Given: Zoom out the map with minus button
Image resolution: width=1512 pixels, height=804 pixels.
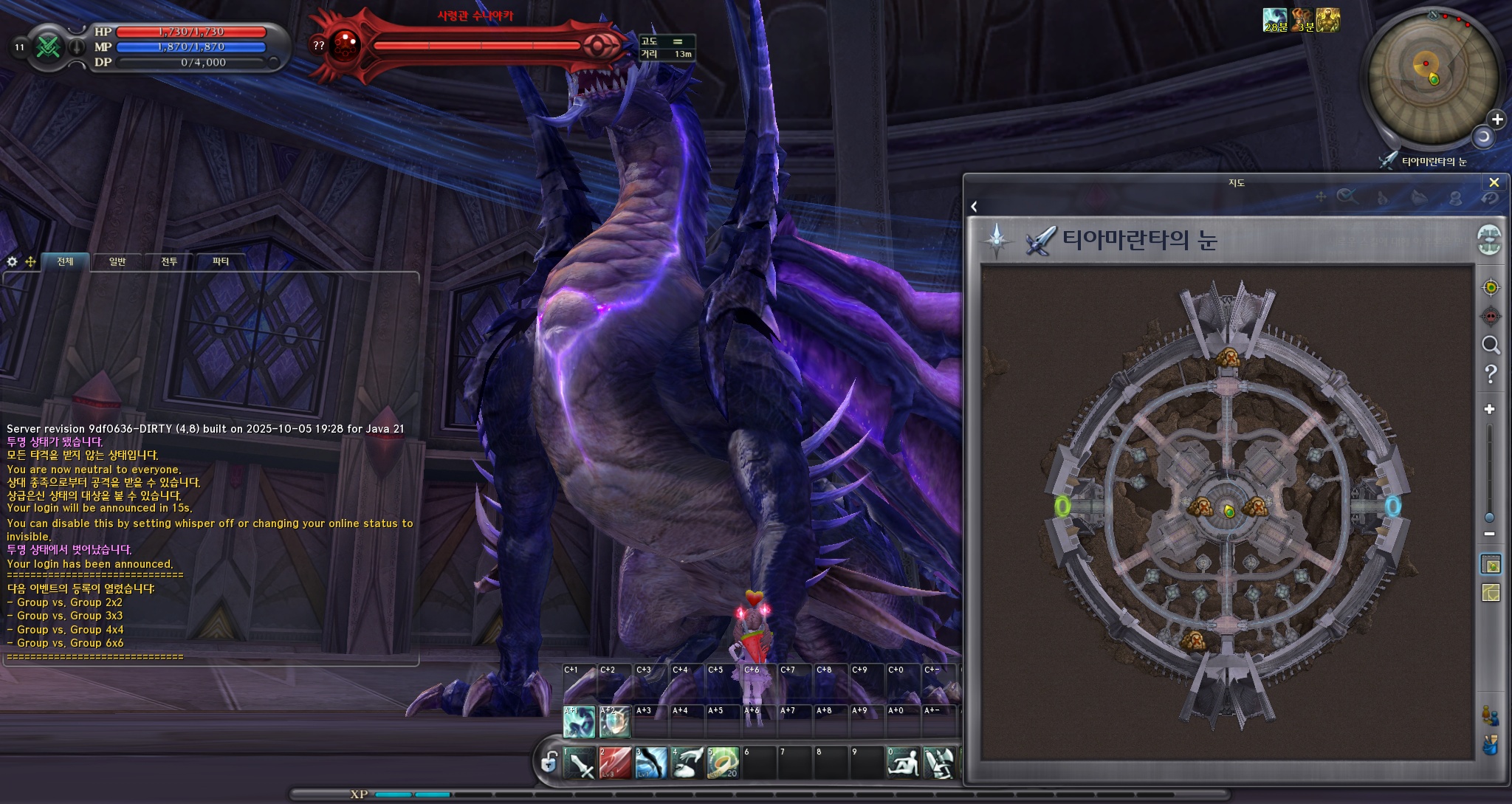Looking at the screenshot, I should pos(1490,534).
